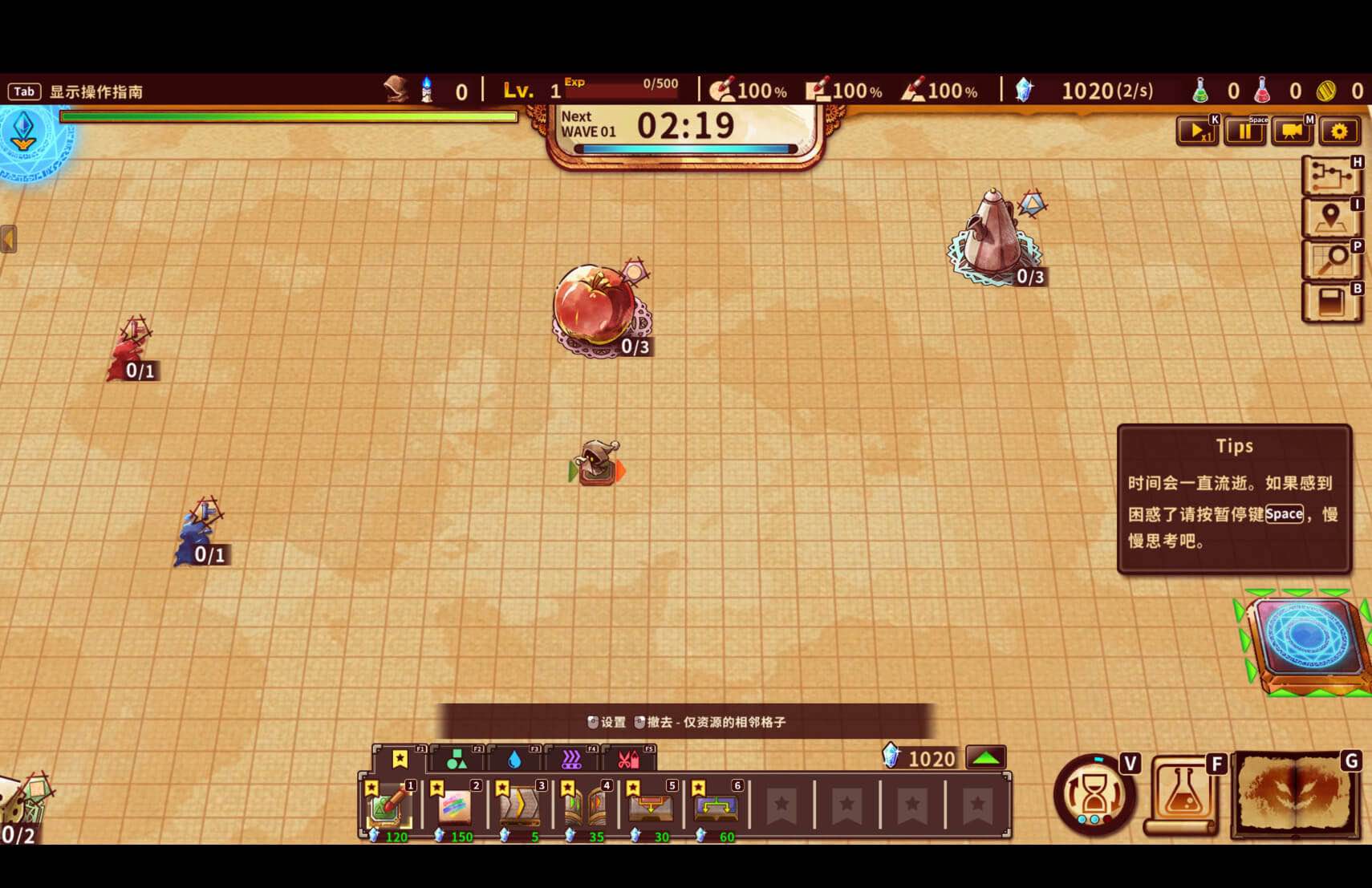The height and width of the screenshot is (888, 1372).
Task: Open the book icon scroll button
Action: click(1330, 302)
